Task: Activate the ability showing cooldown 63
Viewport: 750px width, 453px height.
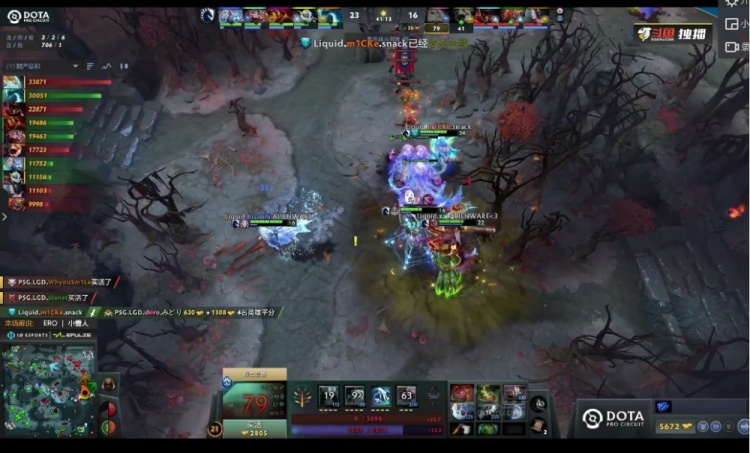Action: tap(405, 396)
